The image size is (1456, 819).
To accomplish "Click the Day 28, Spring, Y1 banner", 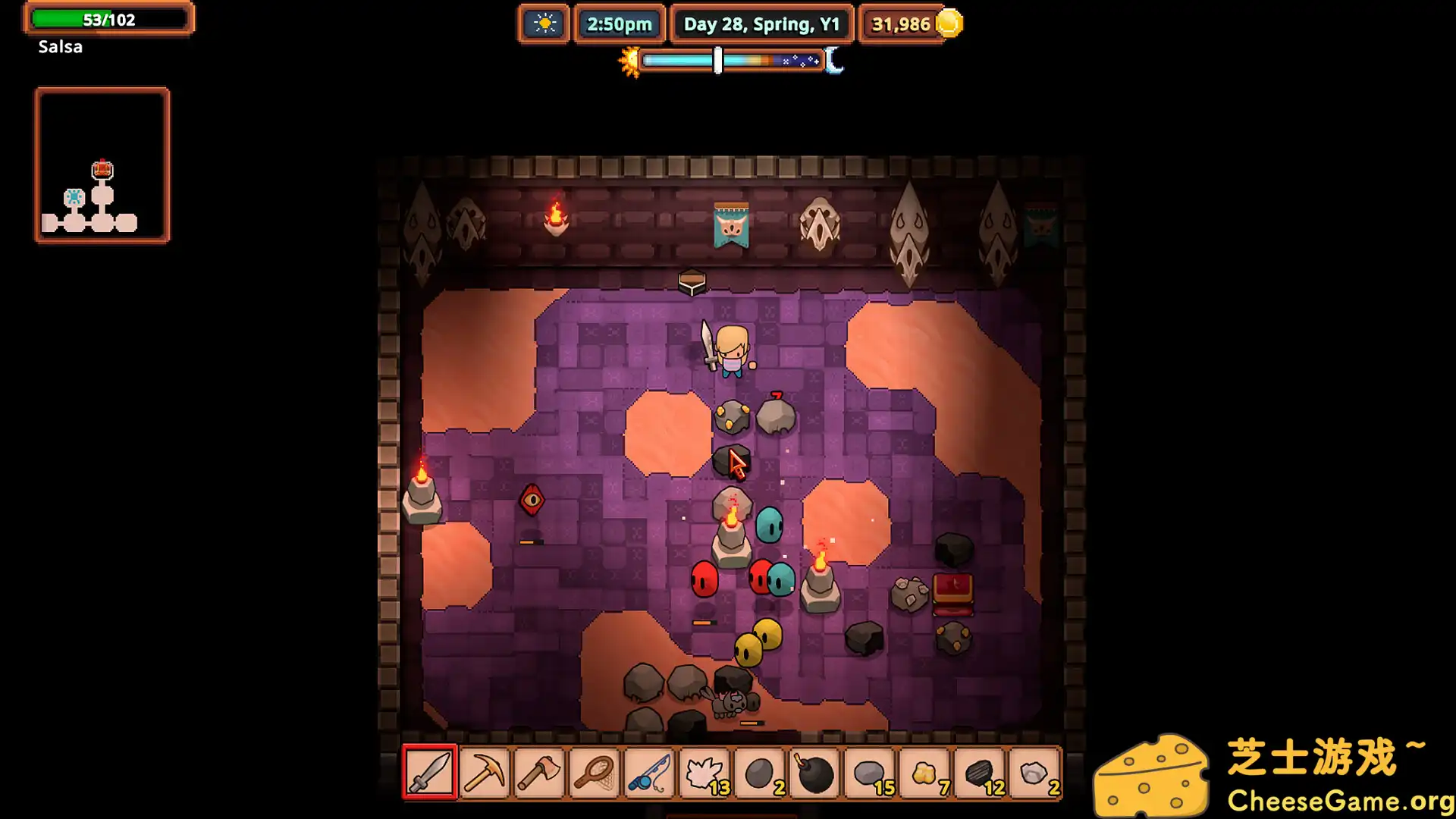I will pyautogui.click(x=761, y=24).
